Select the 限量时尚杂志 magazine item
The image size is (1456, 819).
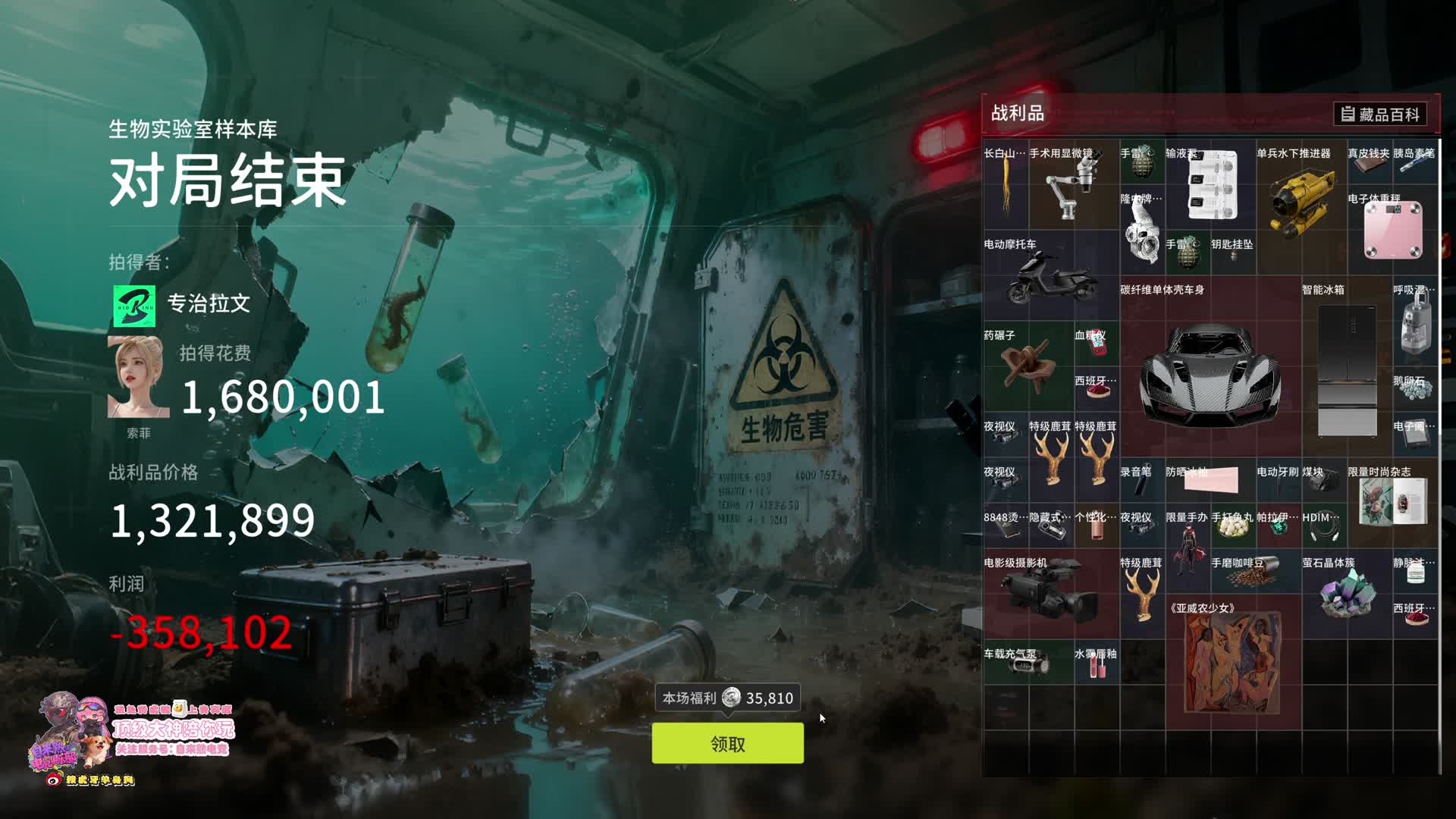pos(1392,502)
